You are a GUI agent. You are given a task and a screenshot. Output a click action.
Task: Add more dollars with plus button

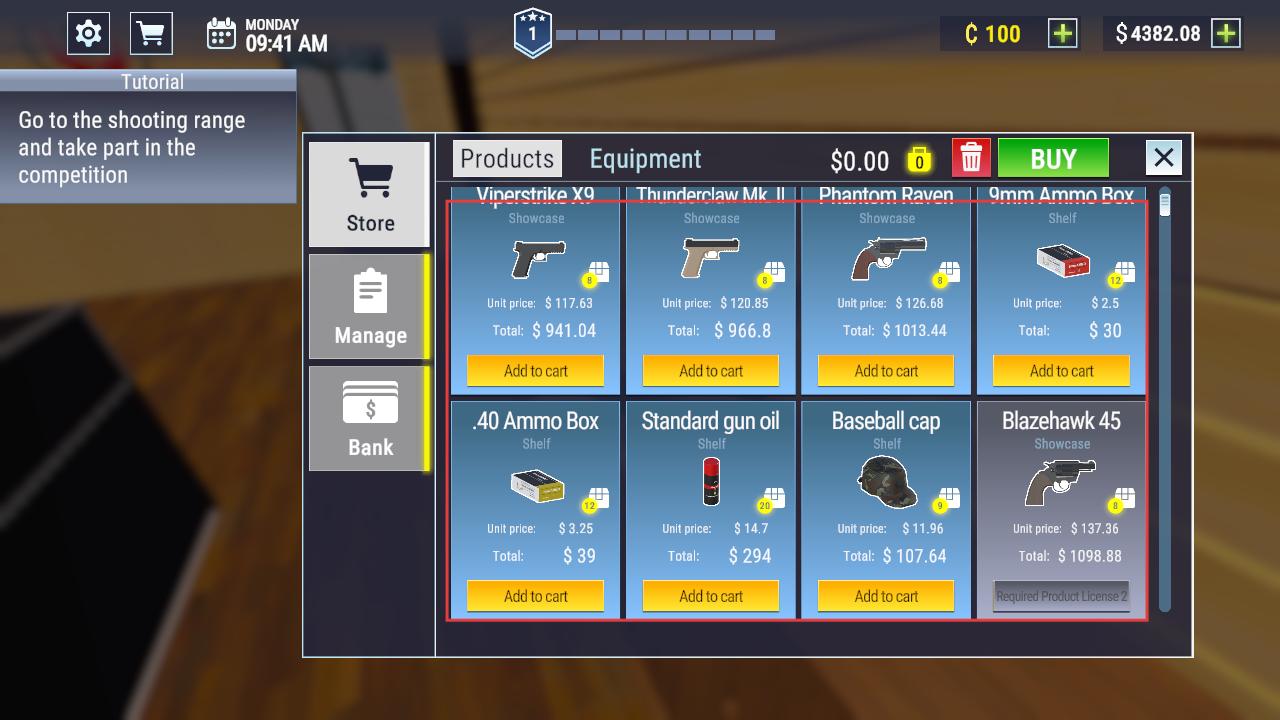(x=1225, y=34)
